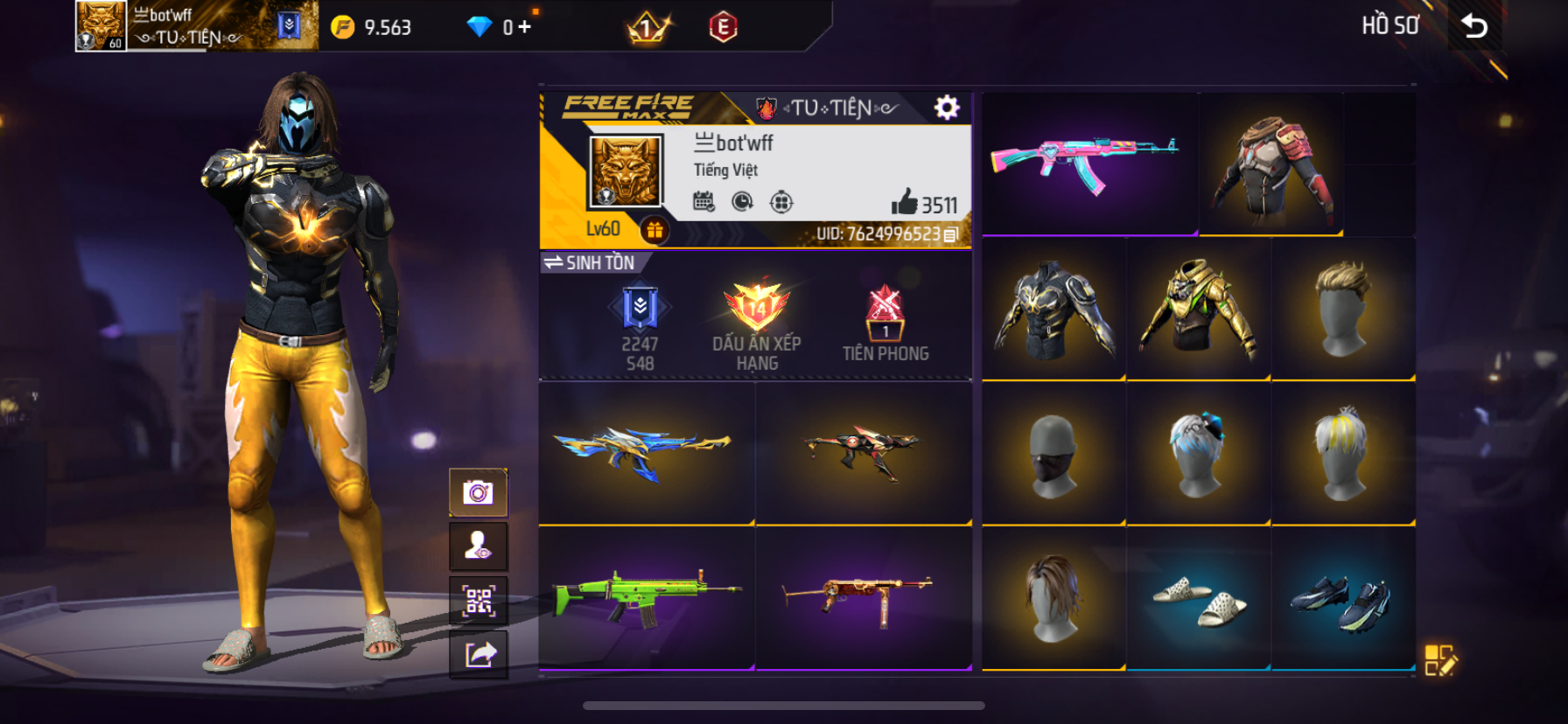Open the camera screenshot button
This screenshot has height=724, width=1568.
pyautogui.click(x=478, y=493)
